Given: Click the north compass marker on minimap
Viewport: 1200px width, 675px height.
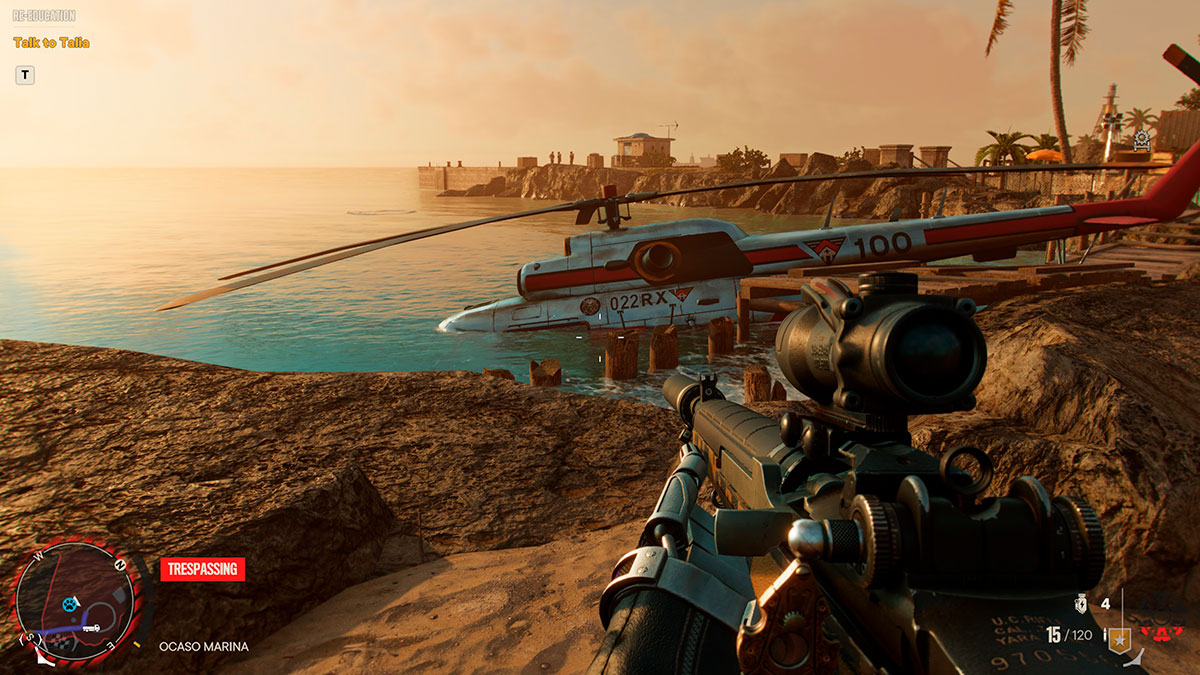Looking at the screenshot, I should pyautogui.click(x=119, y=563).
